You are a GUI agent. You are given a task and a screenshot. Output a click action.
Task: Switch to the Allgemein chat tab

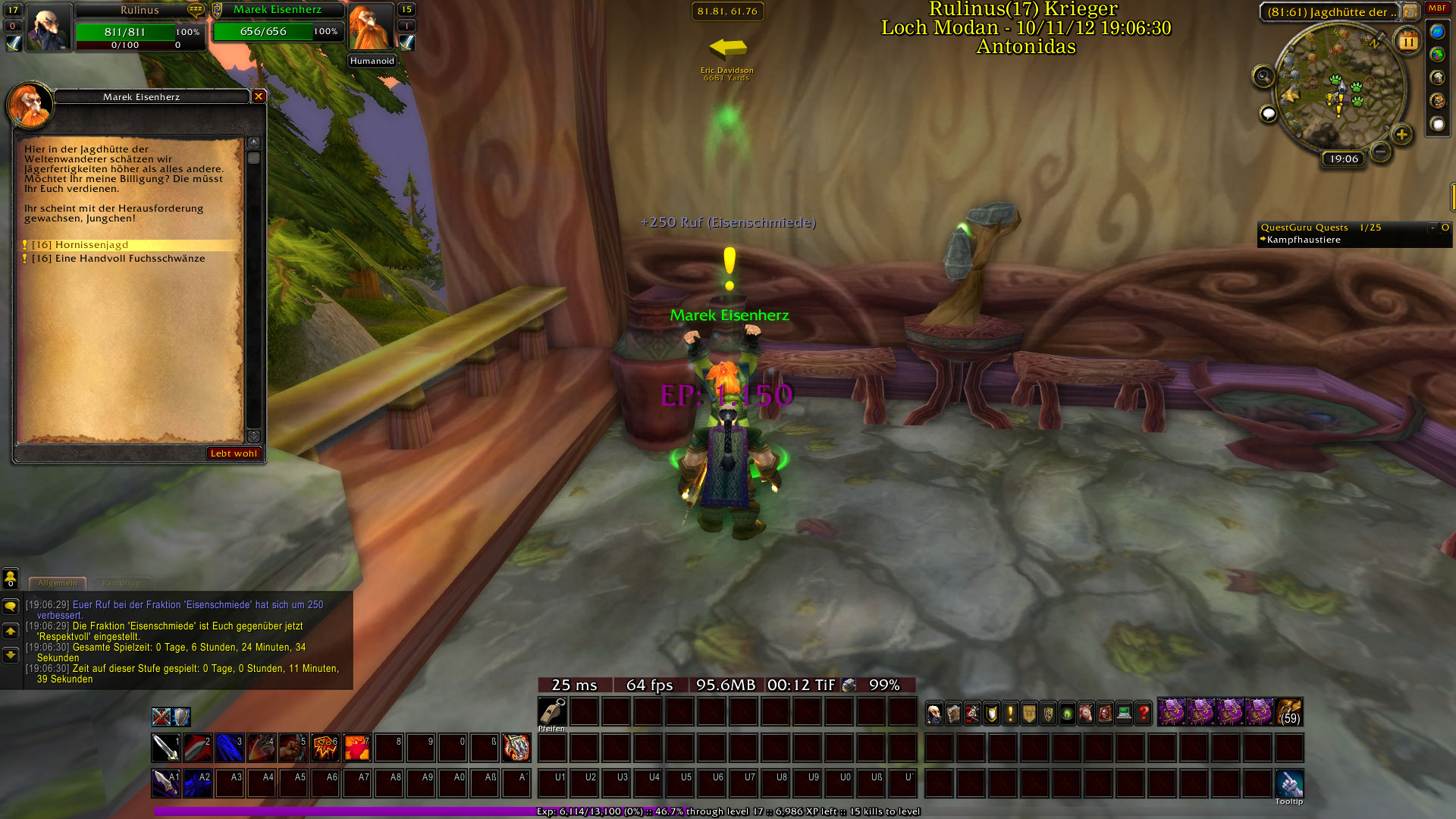[58, 583]
